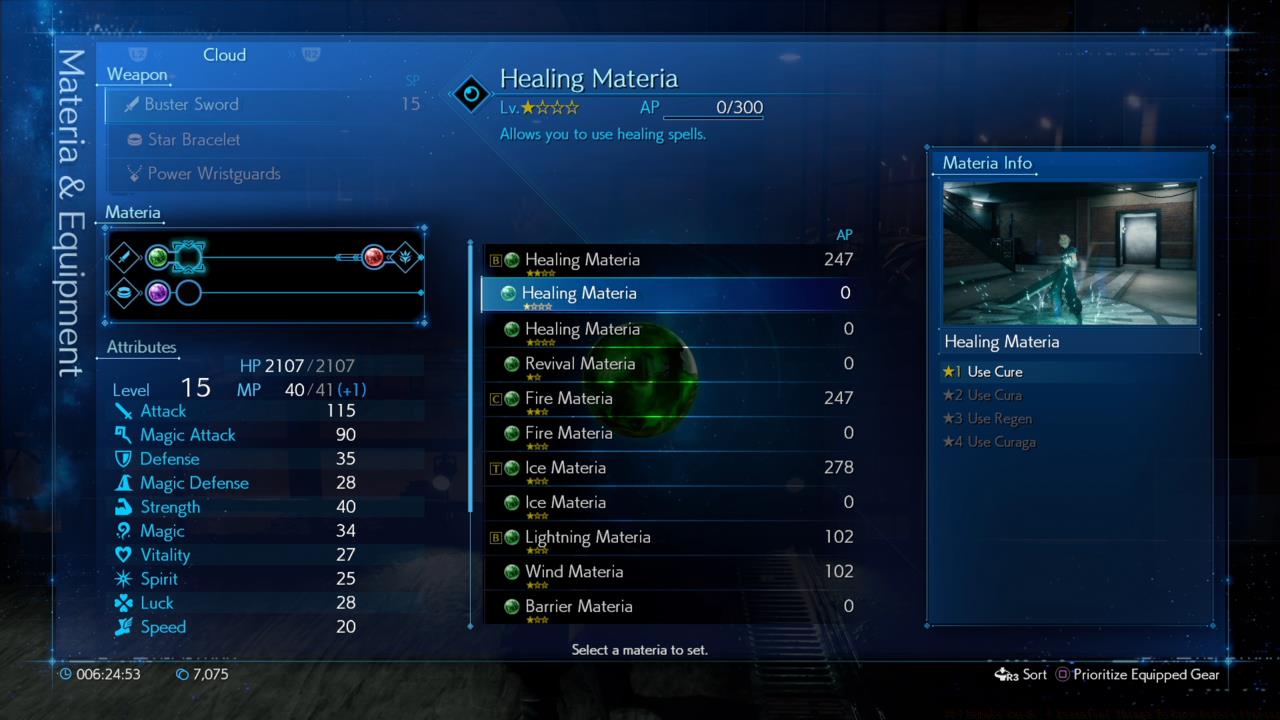1280x720 pixels.
Task: Select Revival Materia from the materia list
Action: click(580, 363)
